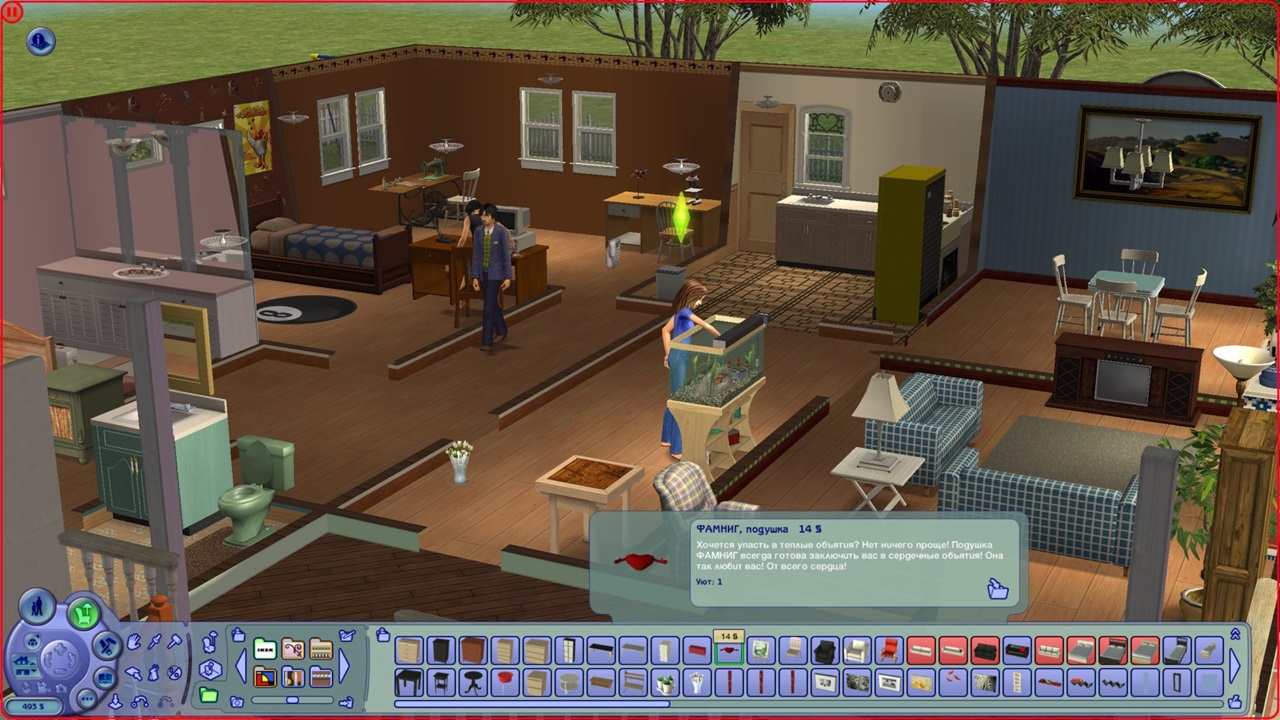Open game Options via the book icon
This screenshot has height=720, width=1280.
[x=105, y=678]
